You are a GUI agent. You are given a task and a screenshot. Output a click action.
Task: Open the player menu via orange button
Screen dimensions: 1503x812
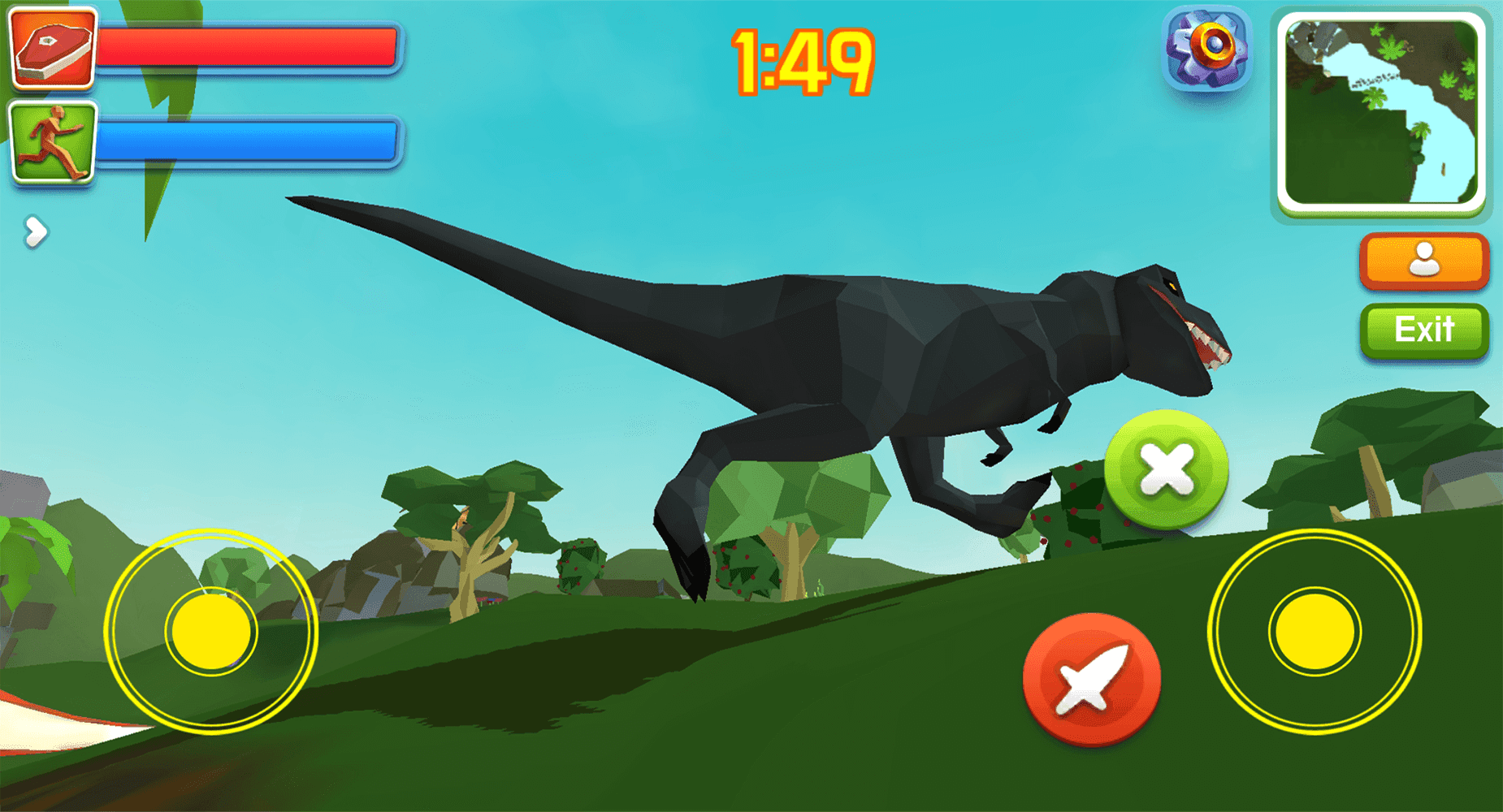tap(1423, 260)
